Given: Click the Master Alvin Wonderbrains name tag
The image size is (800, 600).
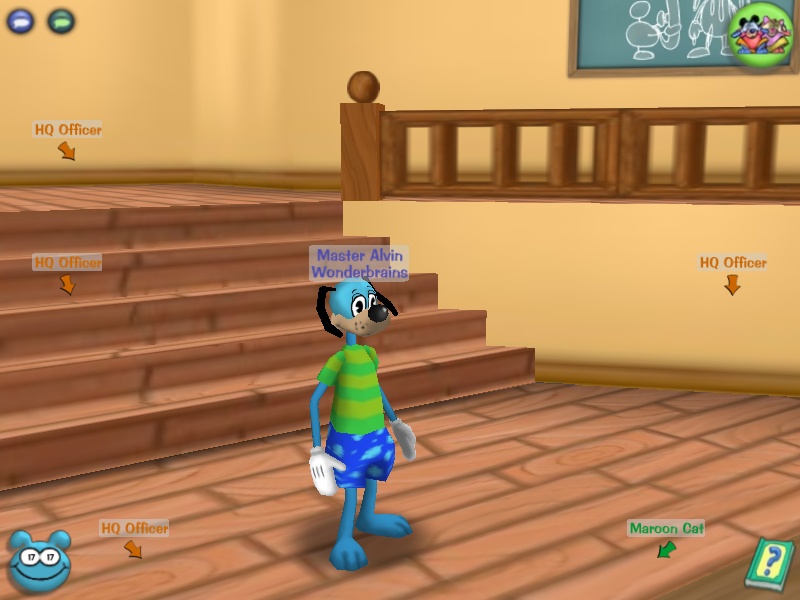Looking at the screenshot, I should coord(360,263).
